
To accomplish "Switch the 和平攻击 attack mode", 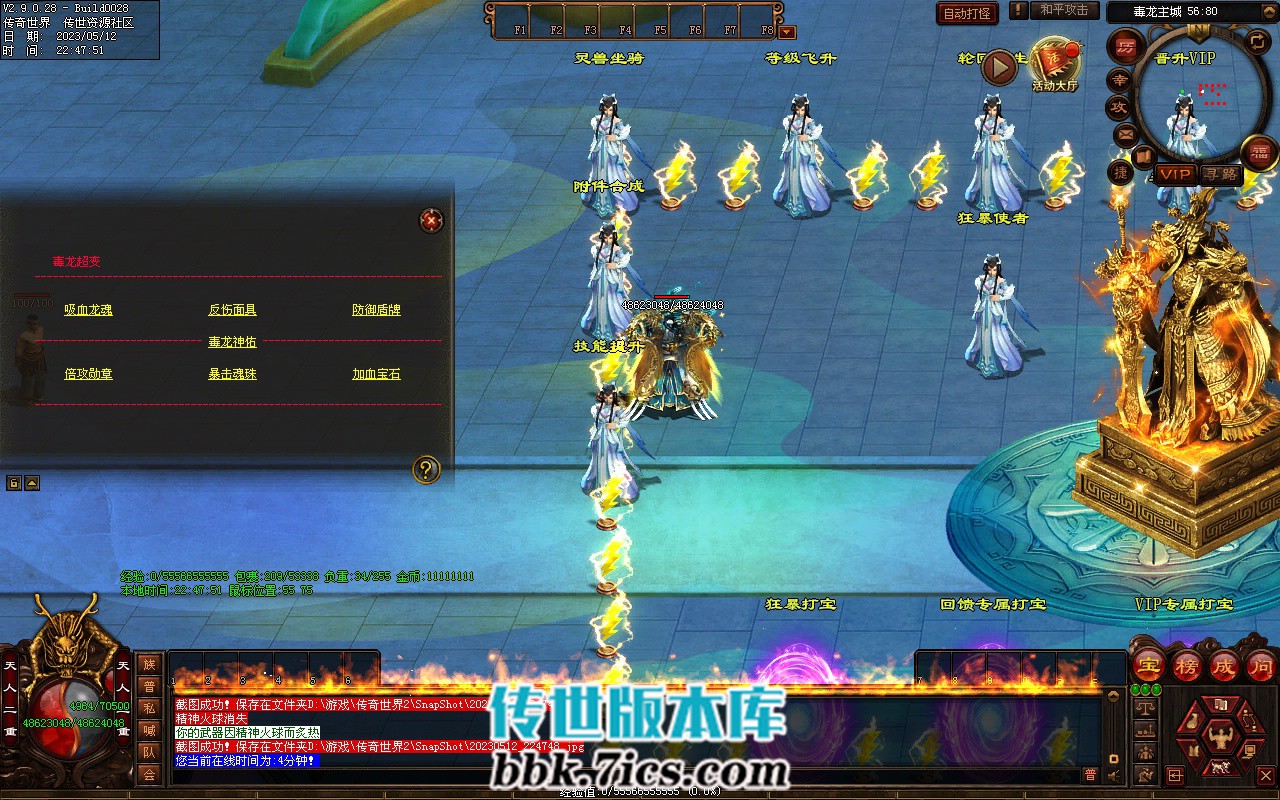I will [1063, 10].
